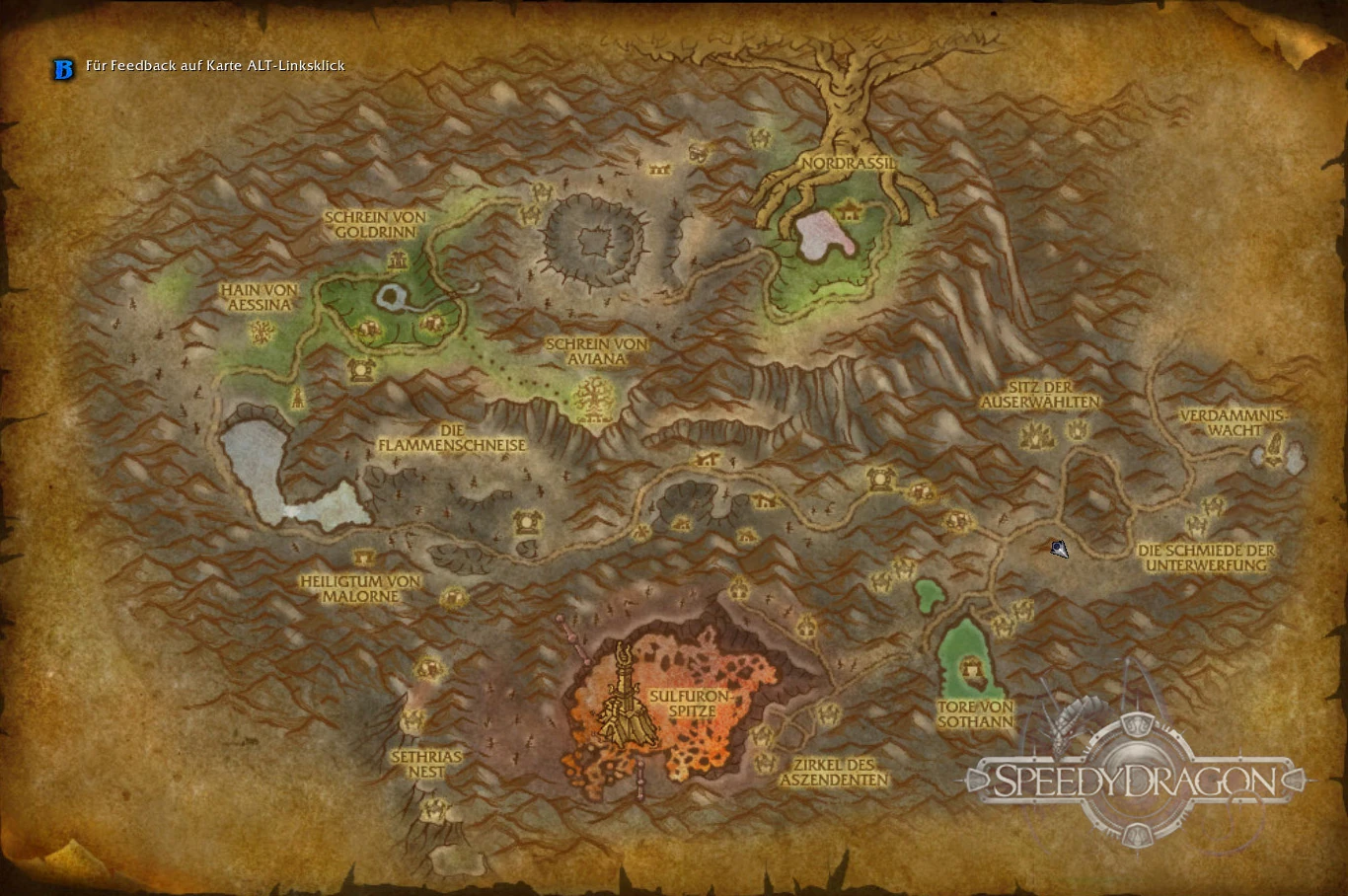Click the Die Flammenschneise area

point(452,438)
